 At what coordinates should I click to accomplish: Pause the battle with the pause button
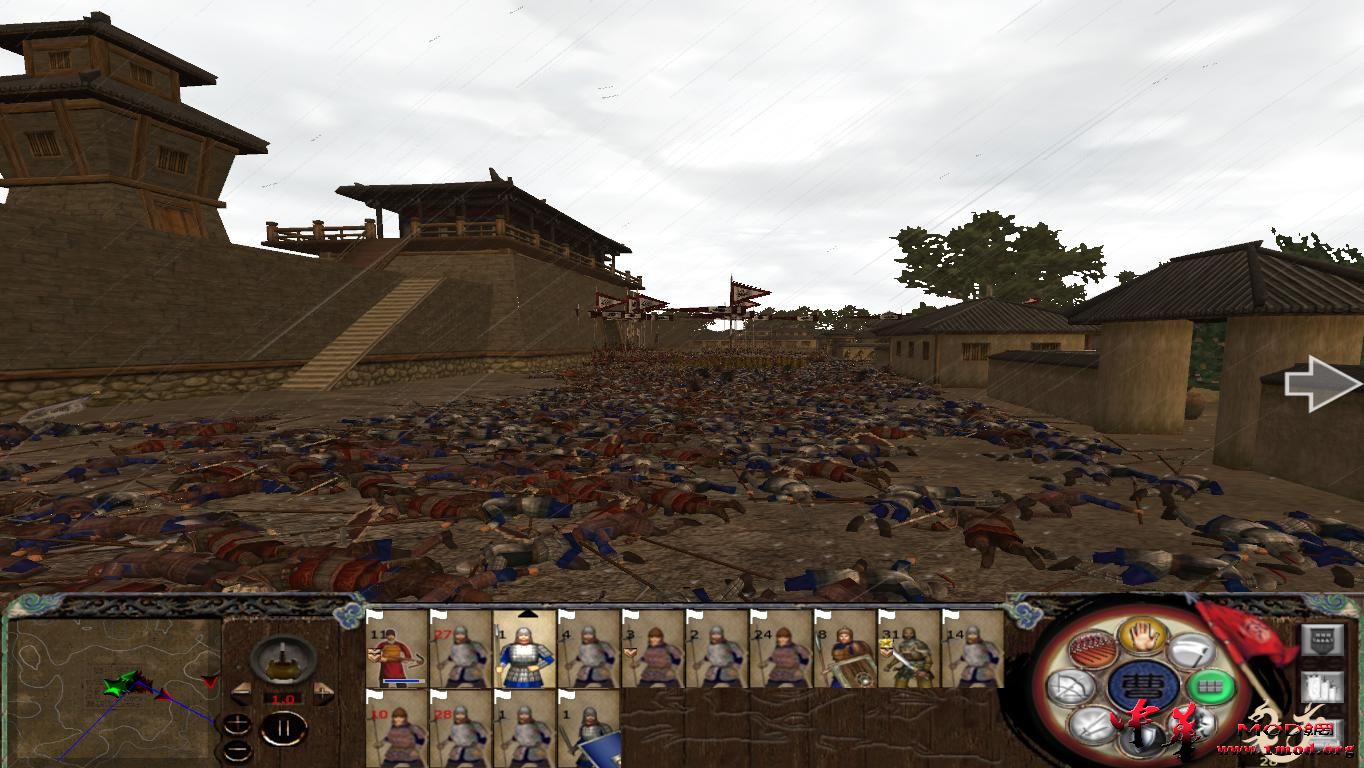tap(284, 728)
